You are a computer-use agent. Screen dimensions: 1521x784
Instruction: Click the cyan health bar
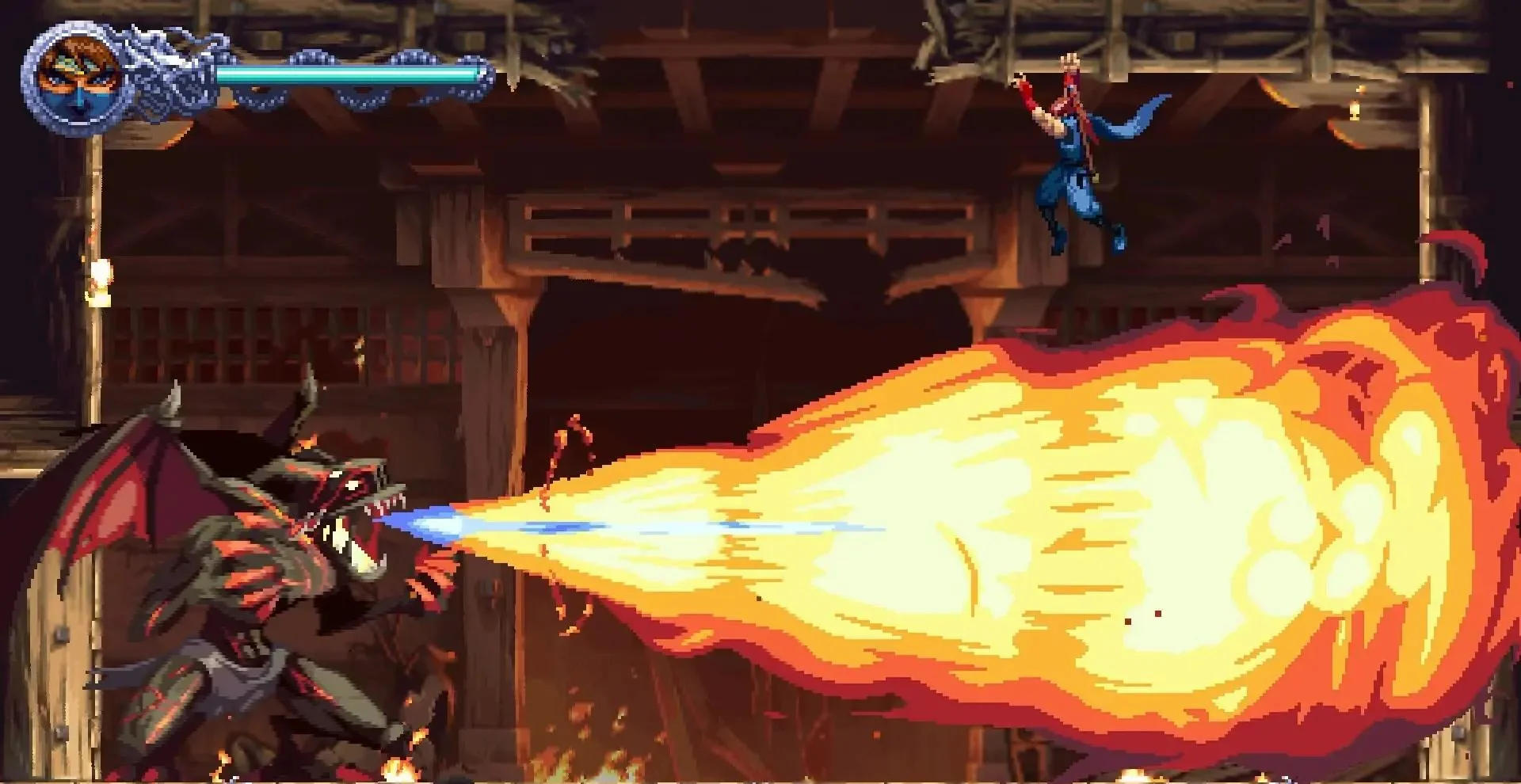point(349,73)
